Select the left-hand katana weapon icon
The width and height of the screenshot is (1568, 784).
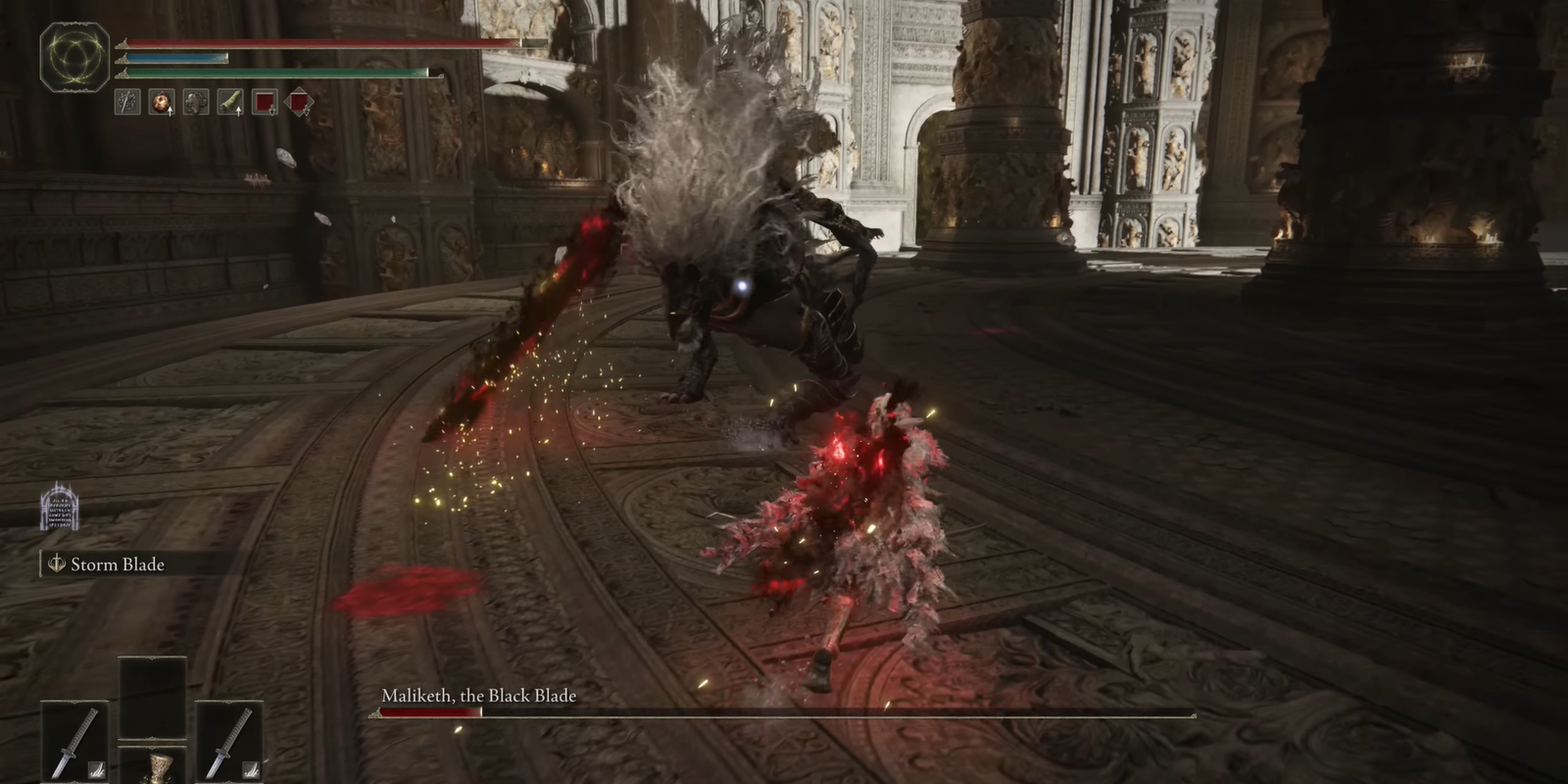[x=73, y=740]
